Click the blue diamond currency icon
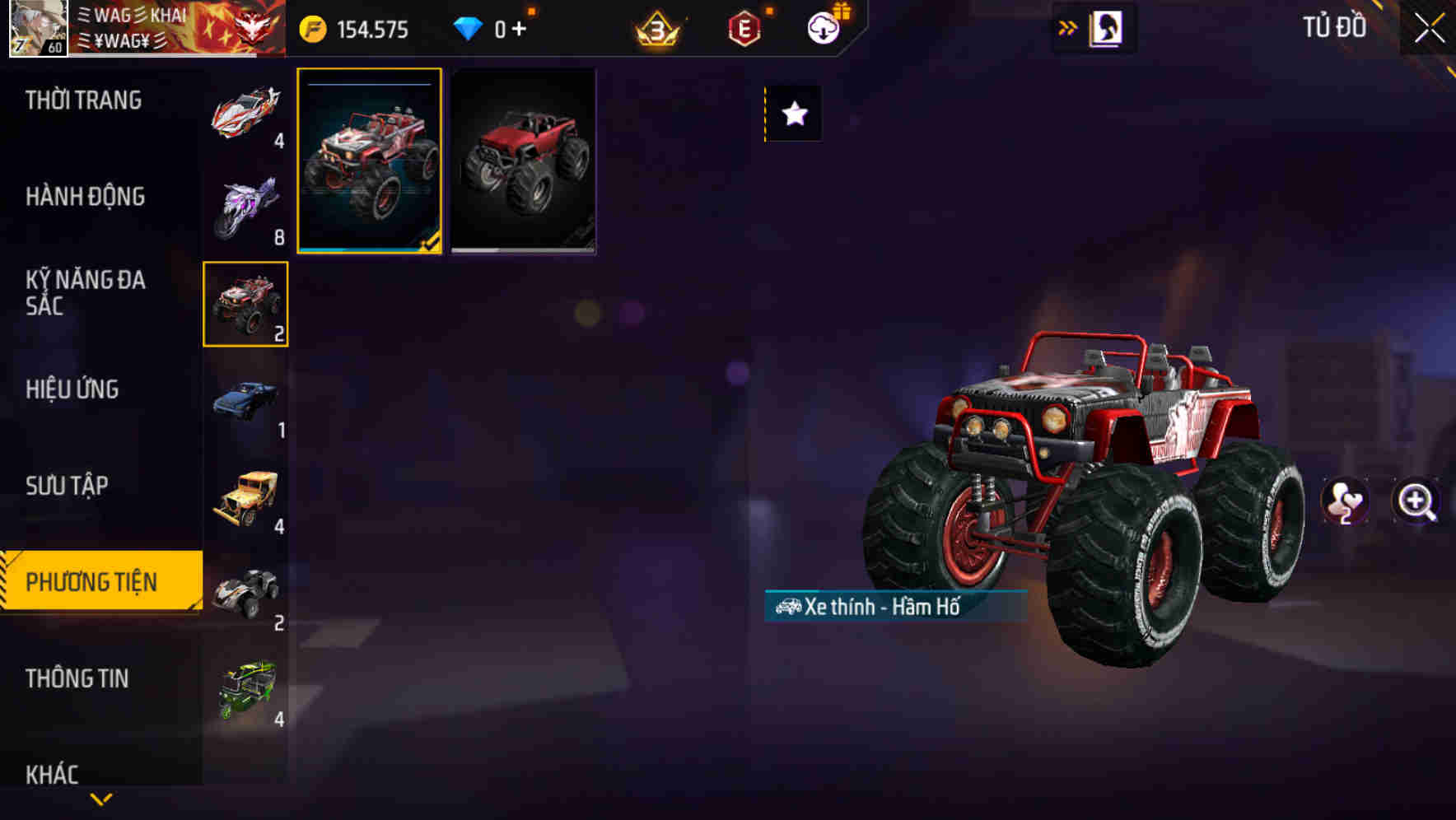 click(x=469, y=29)
